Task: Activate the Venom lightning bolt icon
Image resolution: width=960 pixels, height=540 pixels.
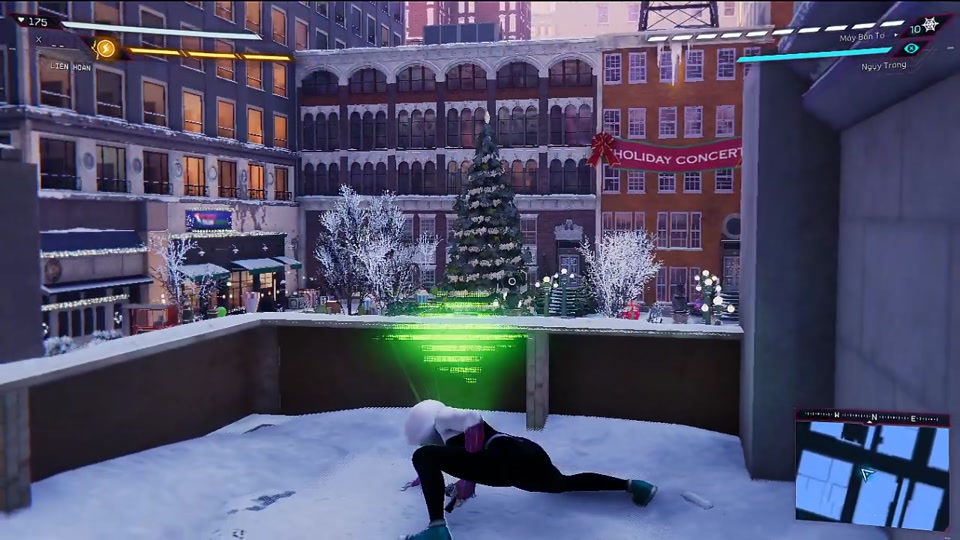Action: pyautogui.click(x=105, y=48)
